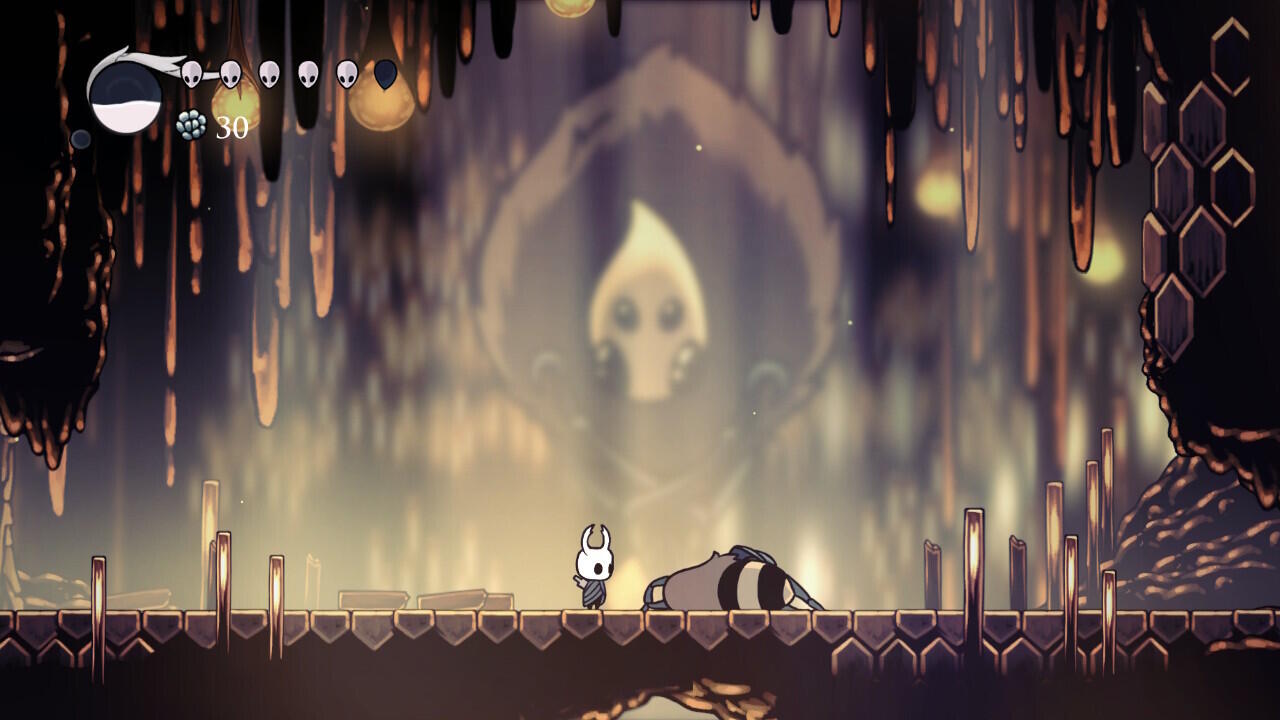Image resolution: width=1280 pixels, height=720 pixels.
Task: Click the third health mask icon
Action: (268, 74)
